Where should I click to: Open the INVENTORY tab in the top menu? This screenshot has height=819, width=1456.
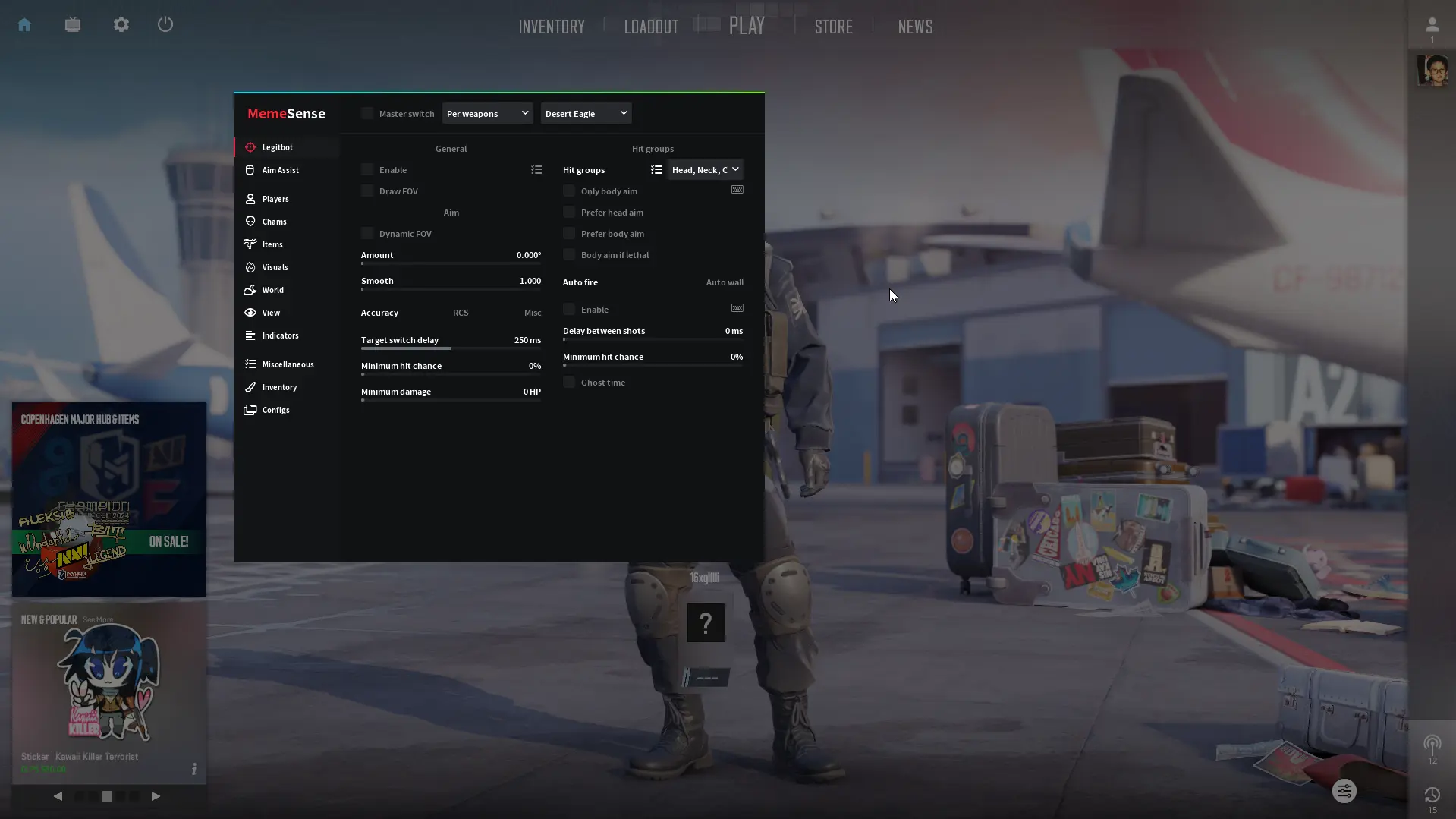[552, 27]
